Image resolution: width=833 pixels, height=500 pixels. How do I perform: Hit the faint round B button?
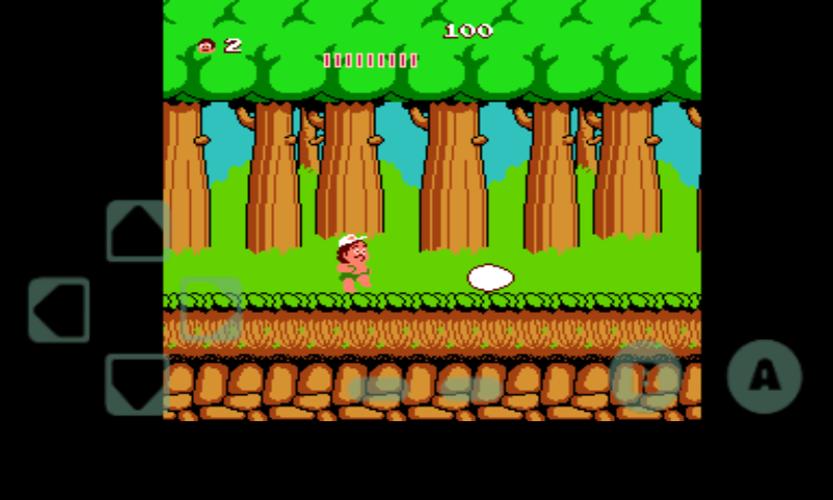[x=645, y=377]
